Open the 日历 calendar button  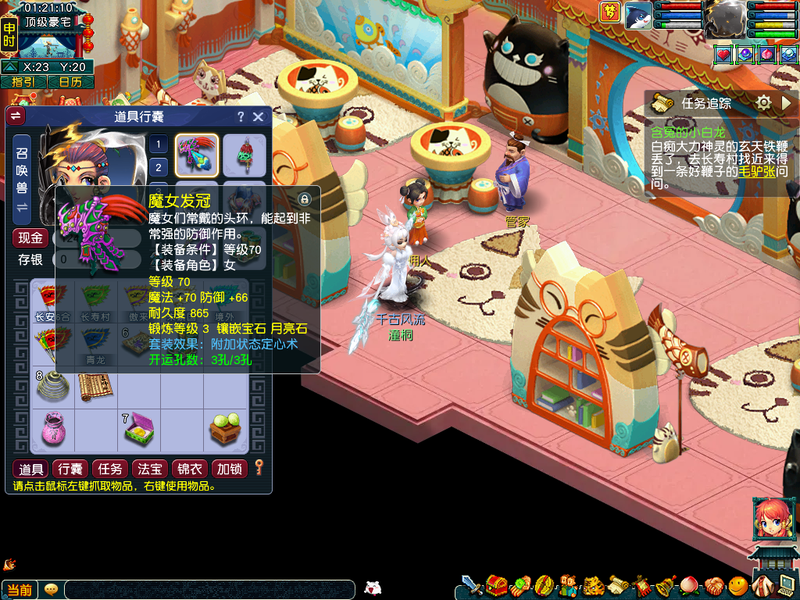(x=69, y=82)
